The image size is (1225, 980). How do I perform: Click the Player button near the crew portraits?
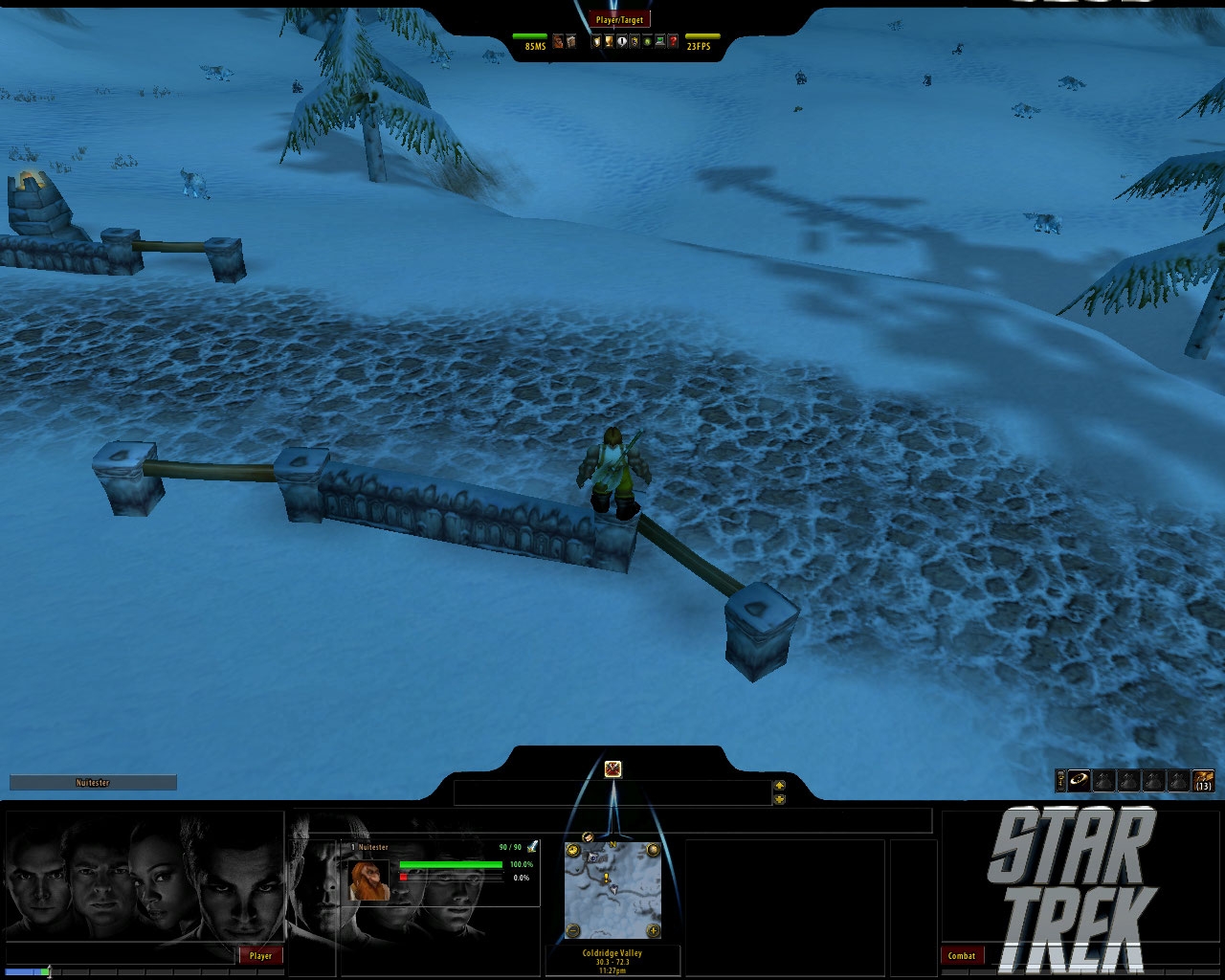point(260,955)
